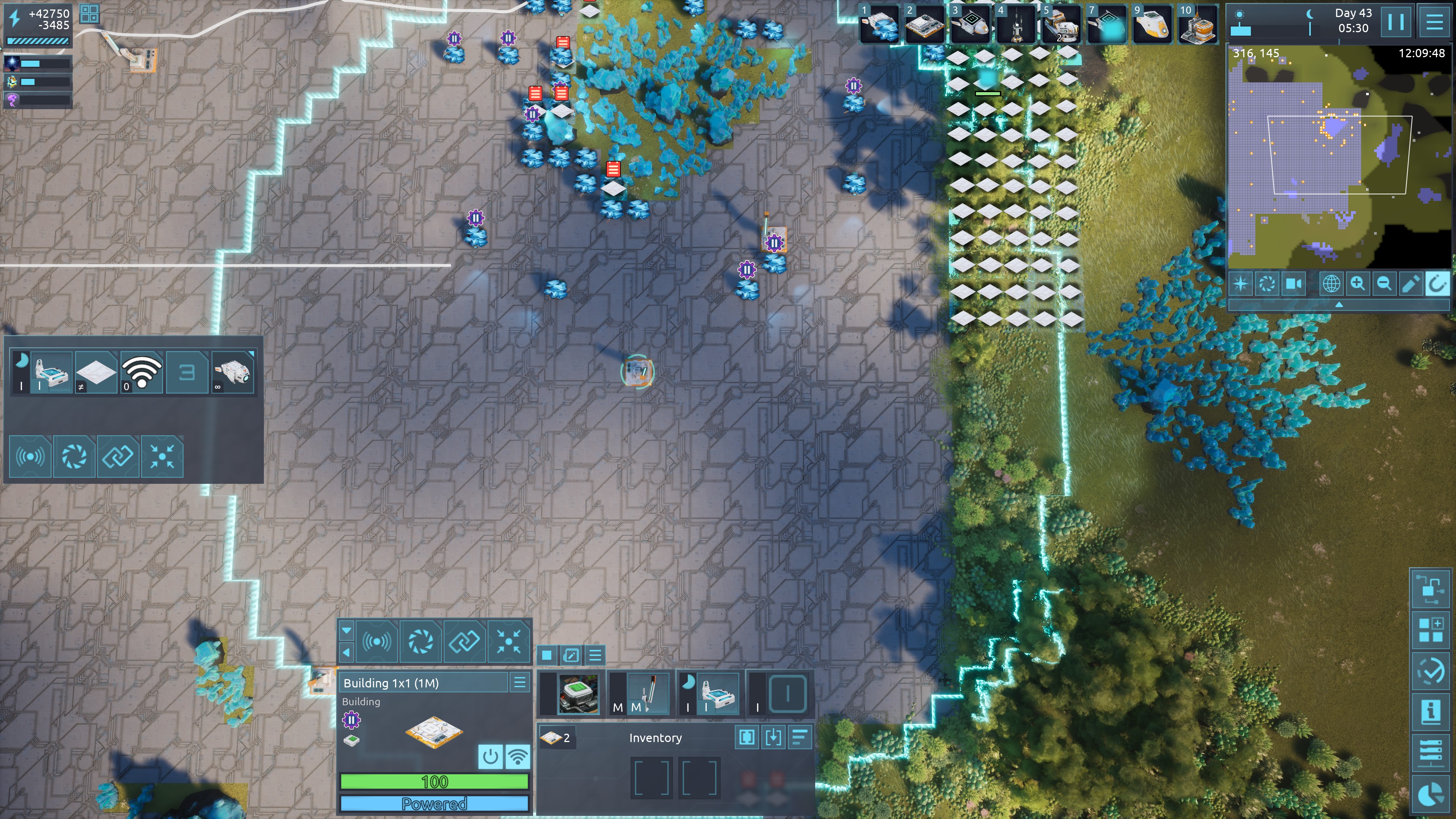Open the menu beside the Building 1x1 (1M) title

(x=519, y=682)
